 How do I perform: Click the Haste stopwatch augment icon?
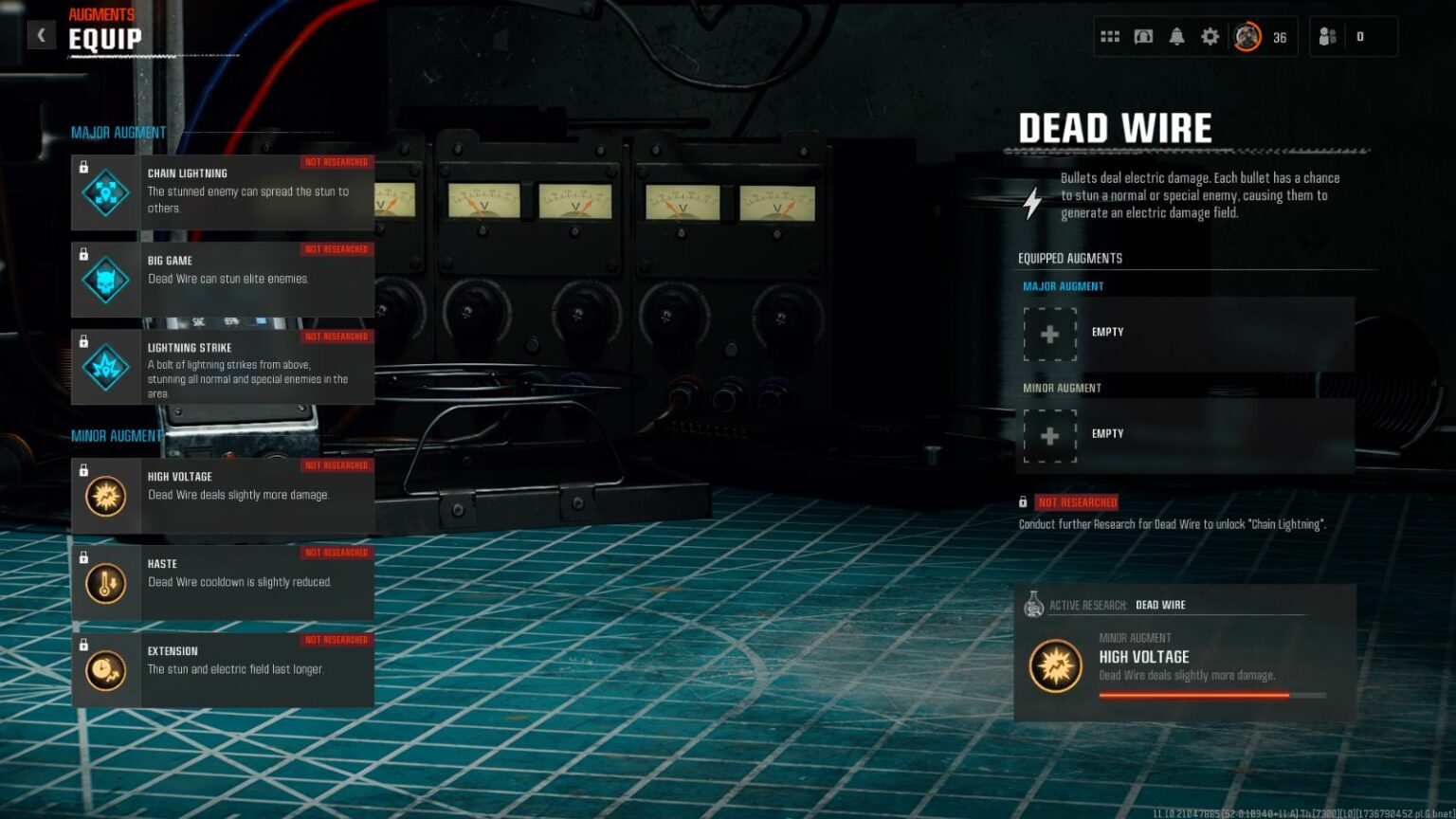(x=104, y=583)
